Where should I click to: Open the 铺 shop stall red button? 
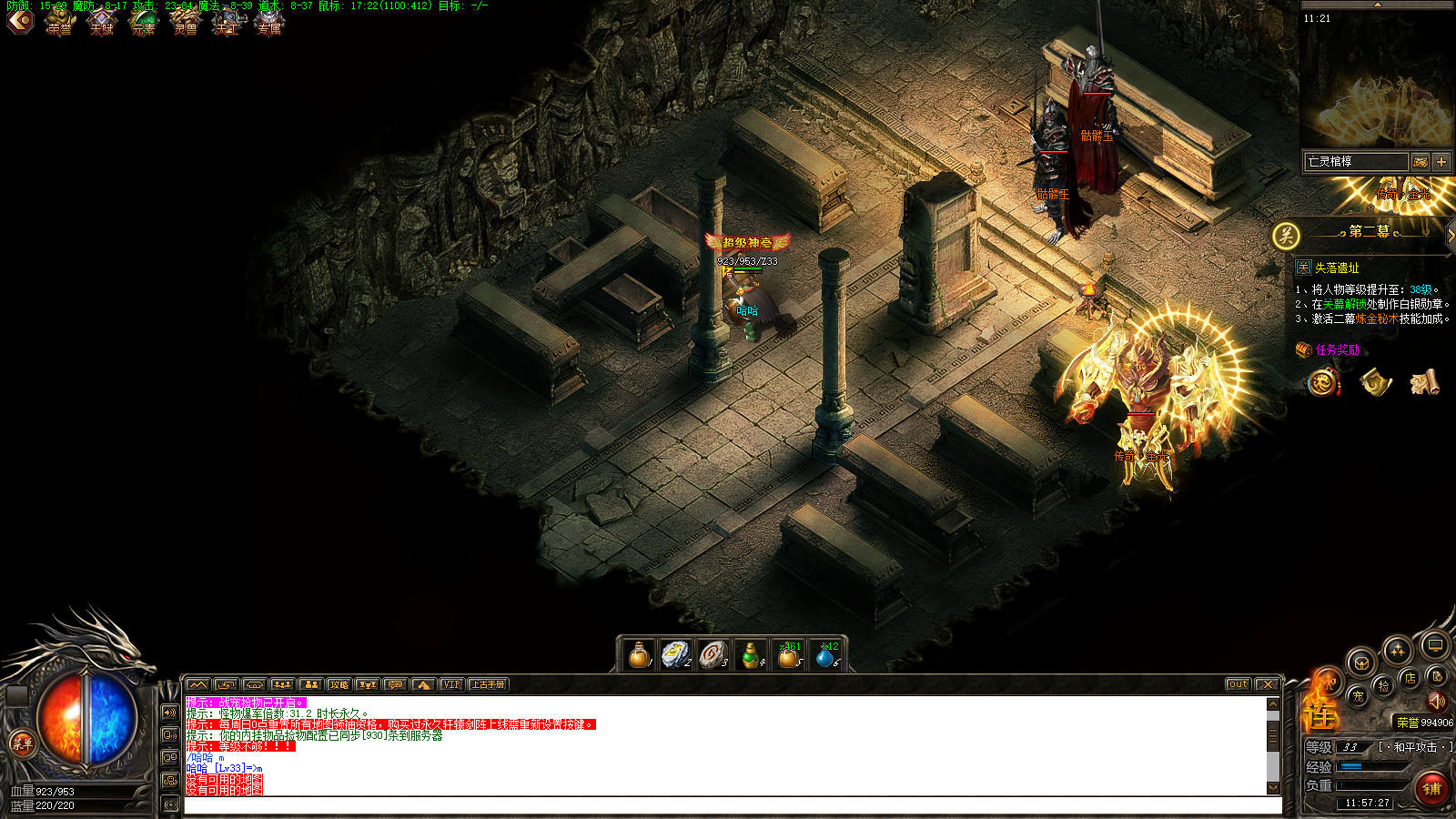[1431, 788]
